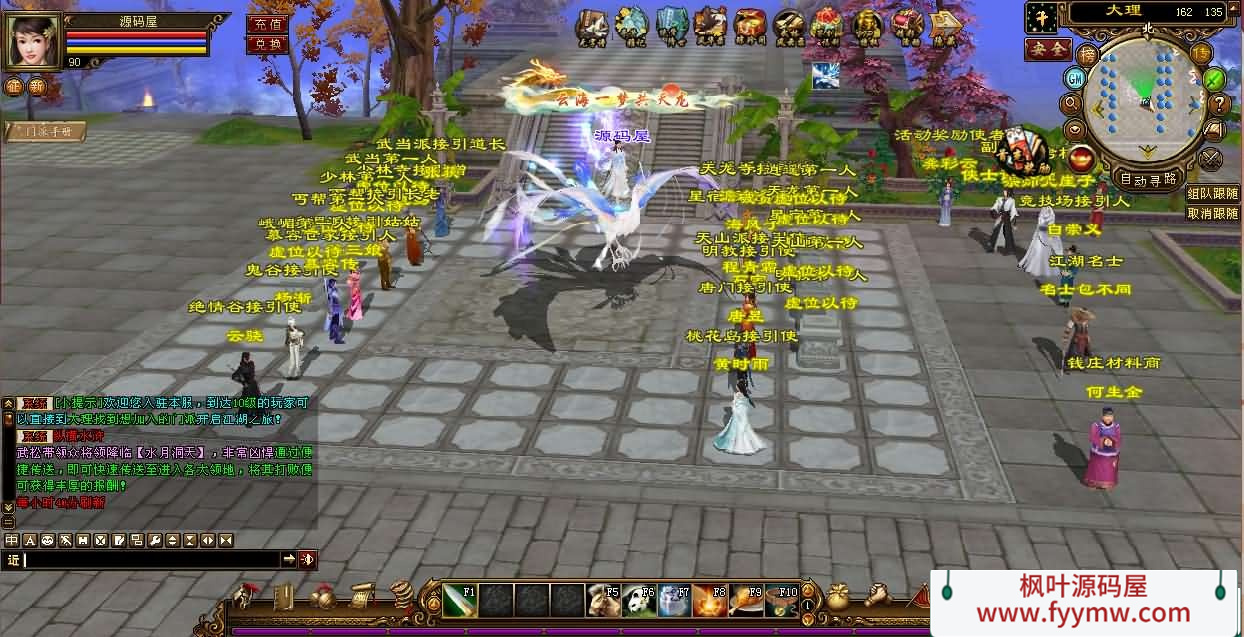Use the F9 roast chicken leg item

(744, 600)
